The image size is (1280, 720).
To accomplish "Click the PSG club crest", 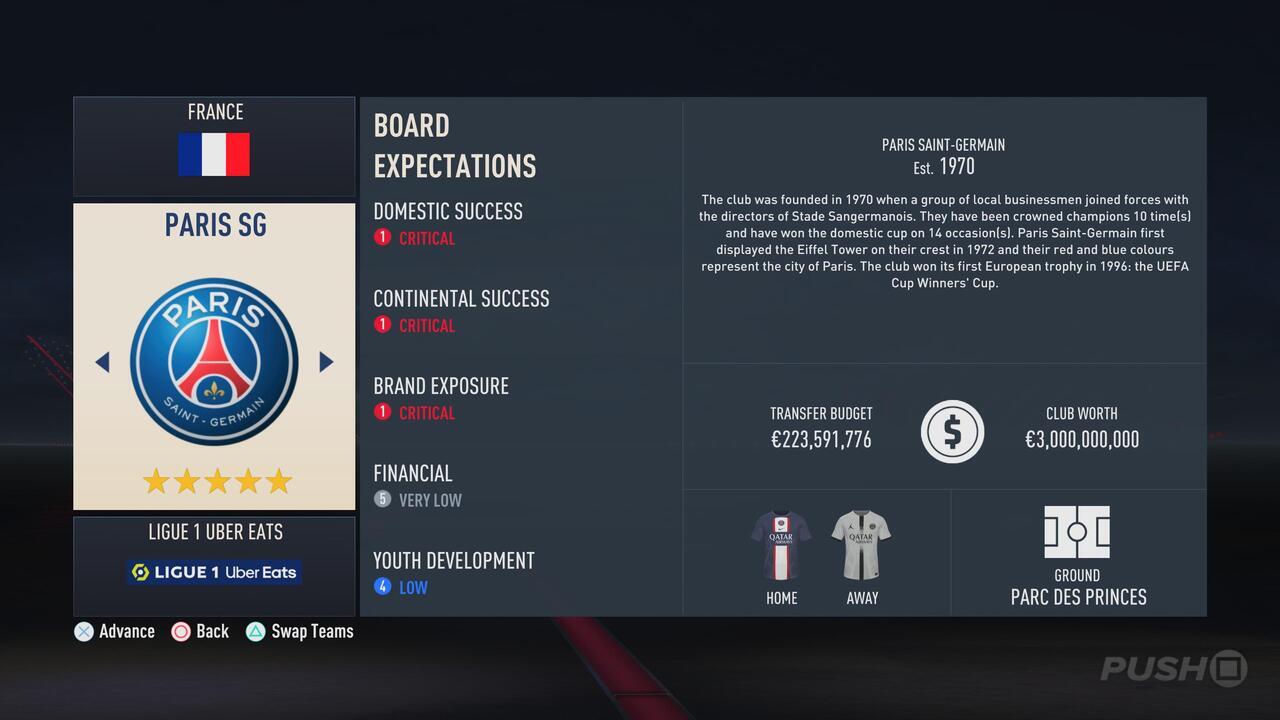I will (214, 362).
